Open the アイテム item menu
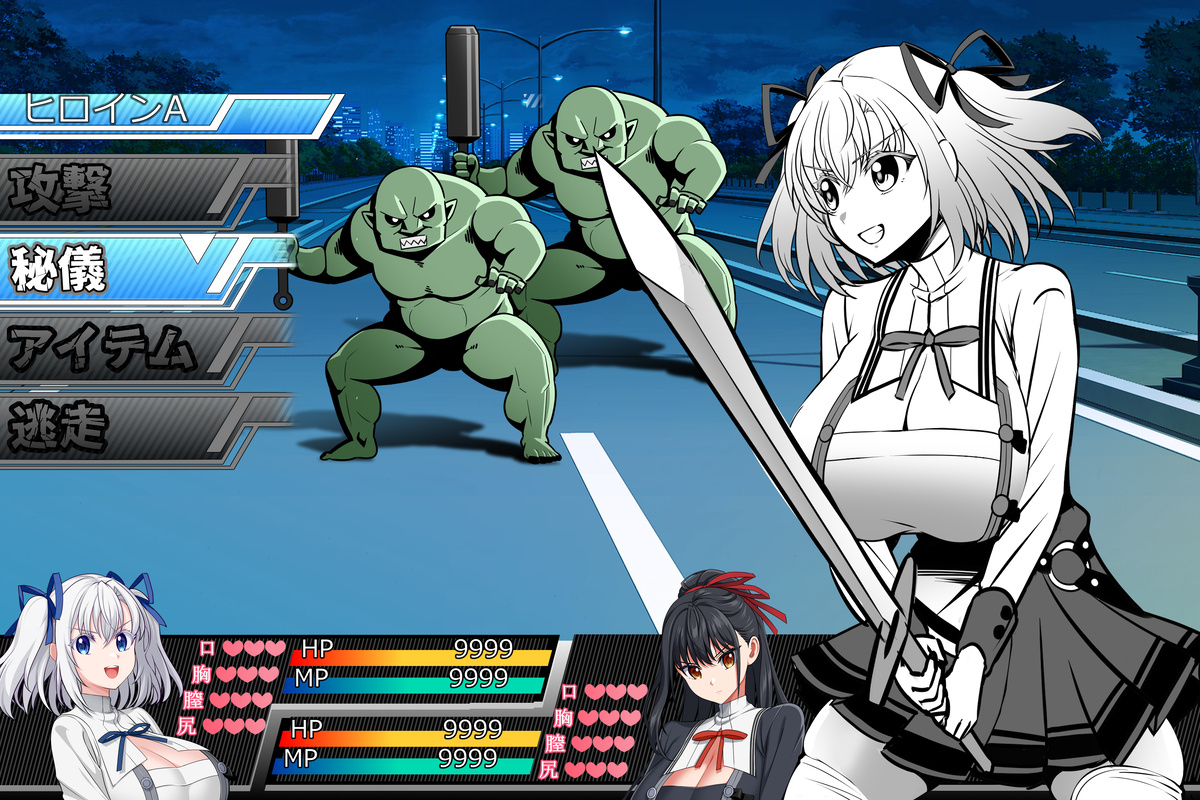The width and height of the screenshot is (1200, 800). tap(120, 349)
